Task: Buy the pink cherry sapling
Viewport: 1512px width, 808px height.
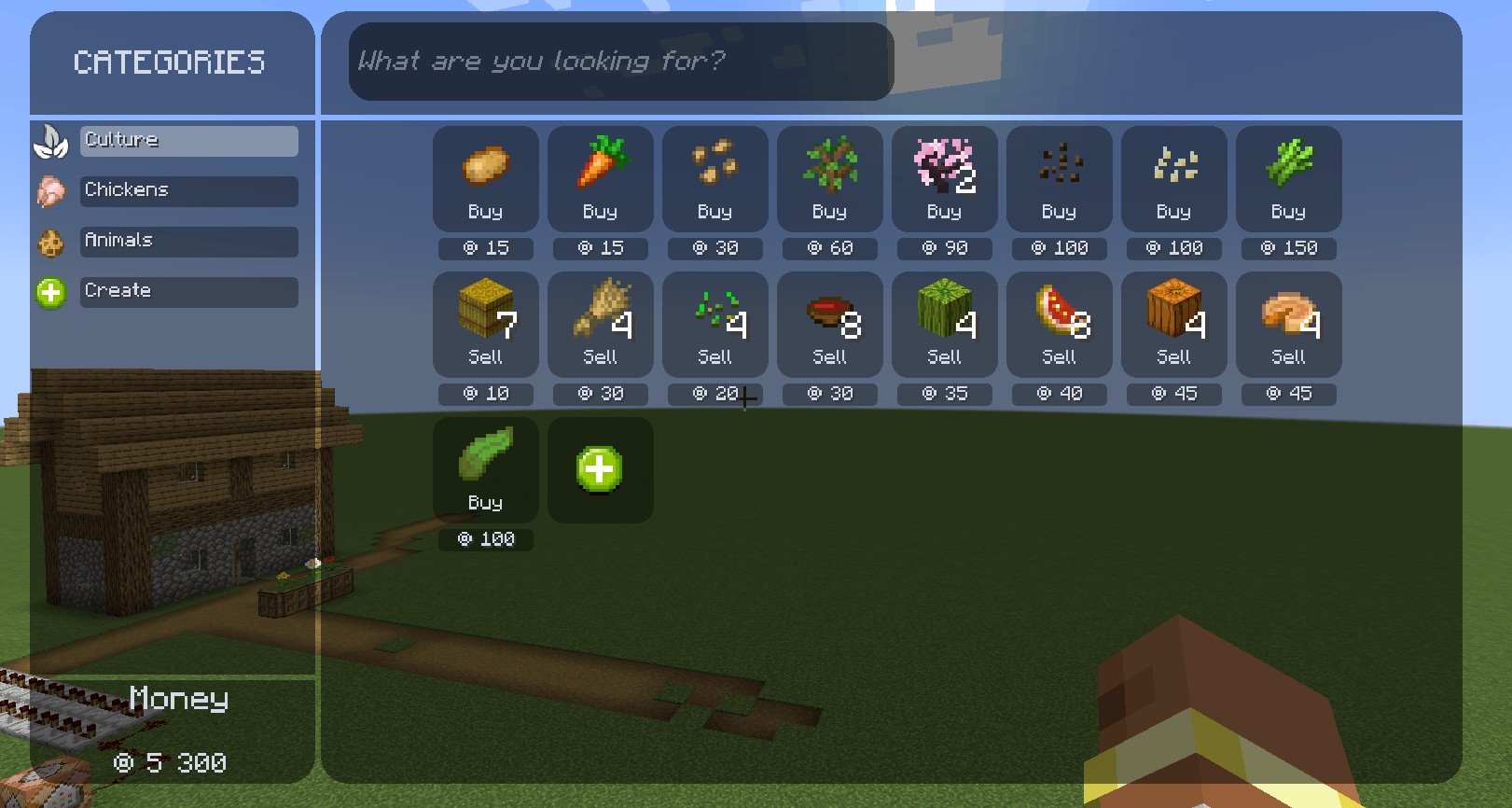Action: pyautogui.click(x=944, y=179)
